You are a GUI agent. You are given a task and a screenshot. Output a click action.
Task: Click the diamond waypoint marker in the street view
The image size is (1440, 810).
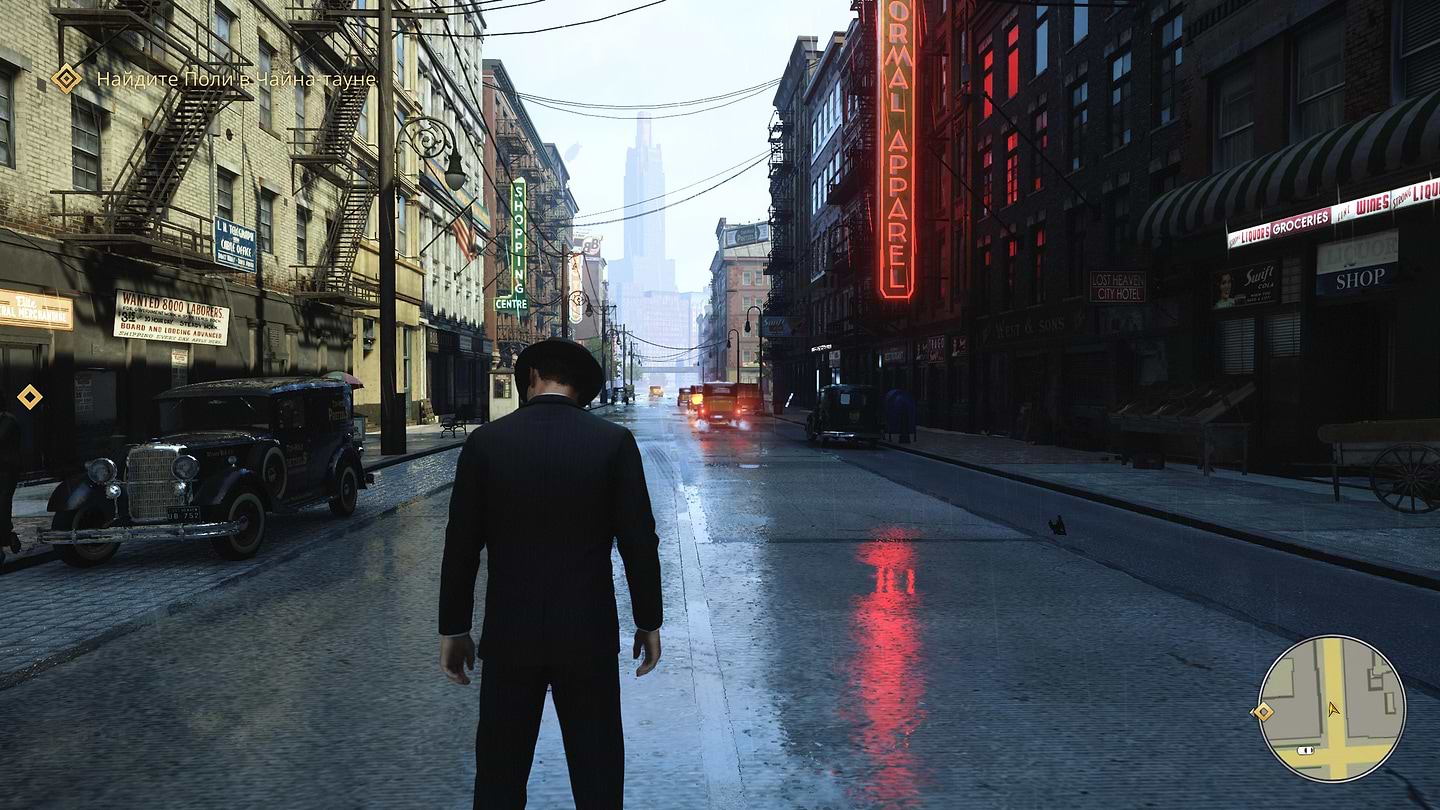pyautogui.click(x=30, y=397)
